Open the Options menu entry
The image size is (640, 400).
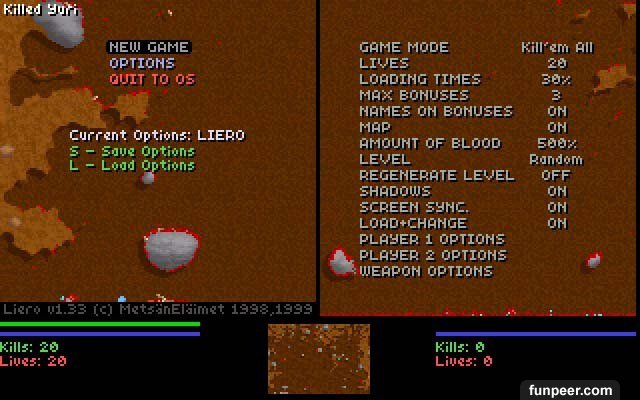pos(141,63)
